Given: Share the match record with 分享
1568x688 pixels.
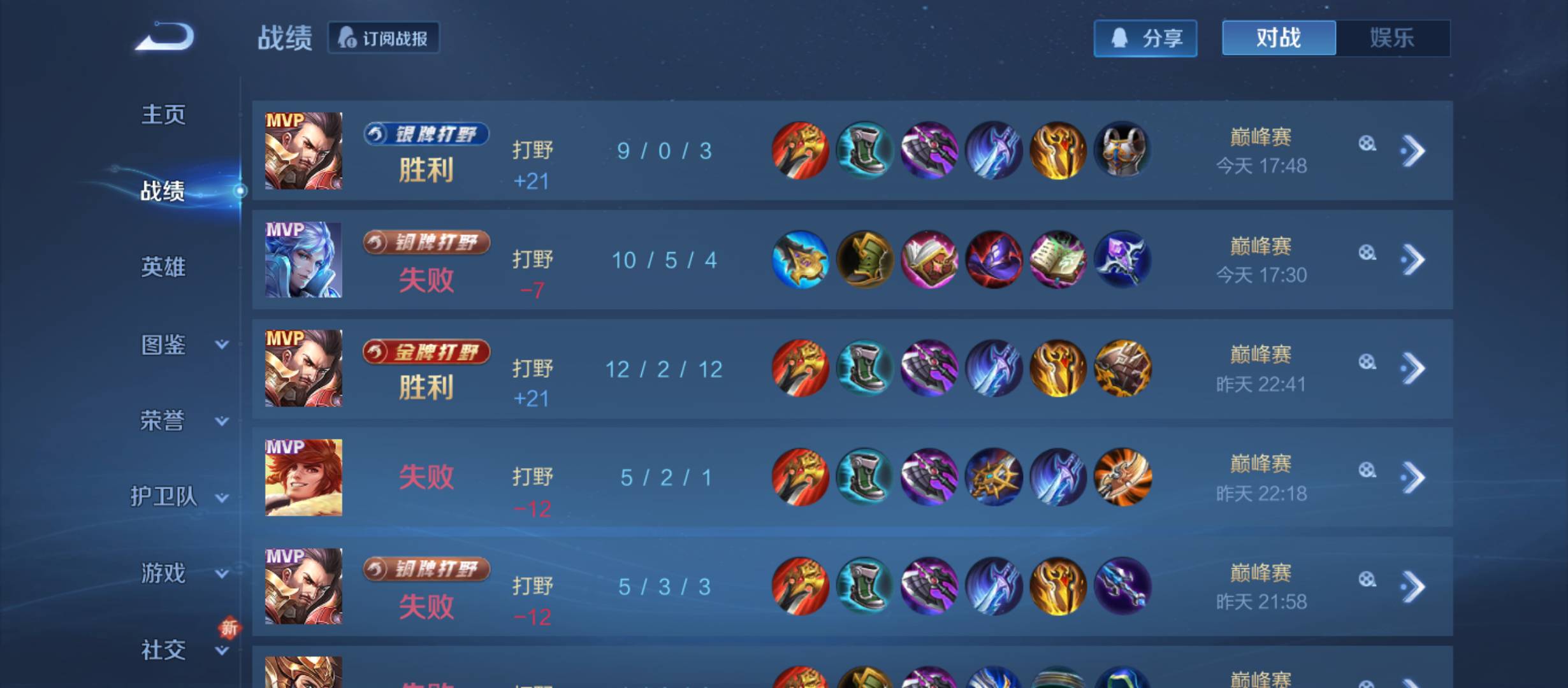Looking at the screenshot, I should (x=1145, y=38).
